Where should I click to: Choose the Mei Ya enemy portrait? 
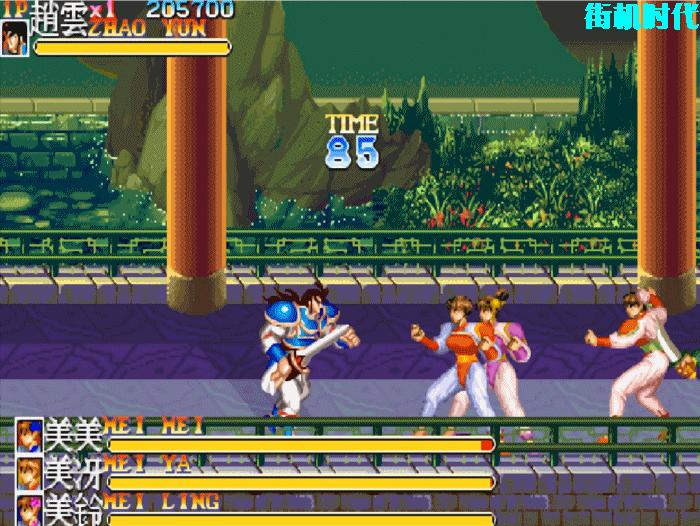pyautogui.click(x=30, y=472)
